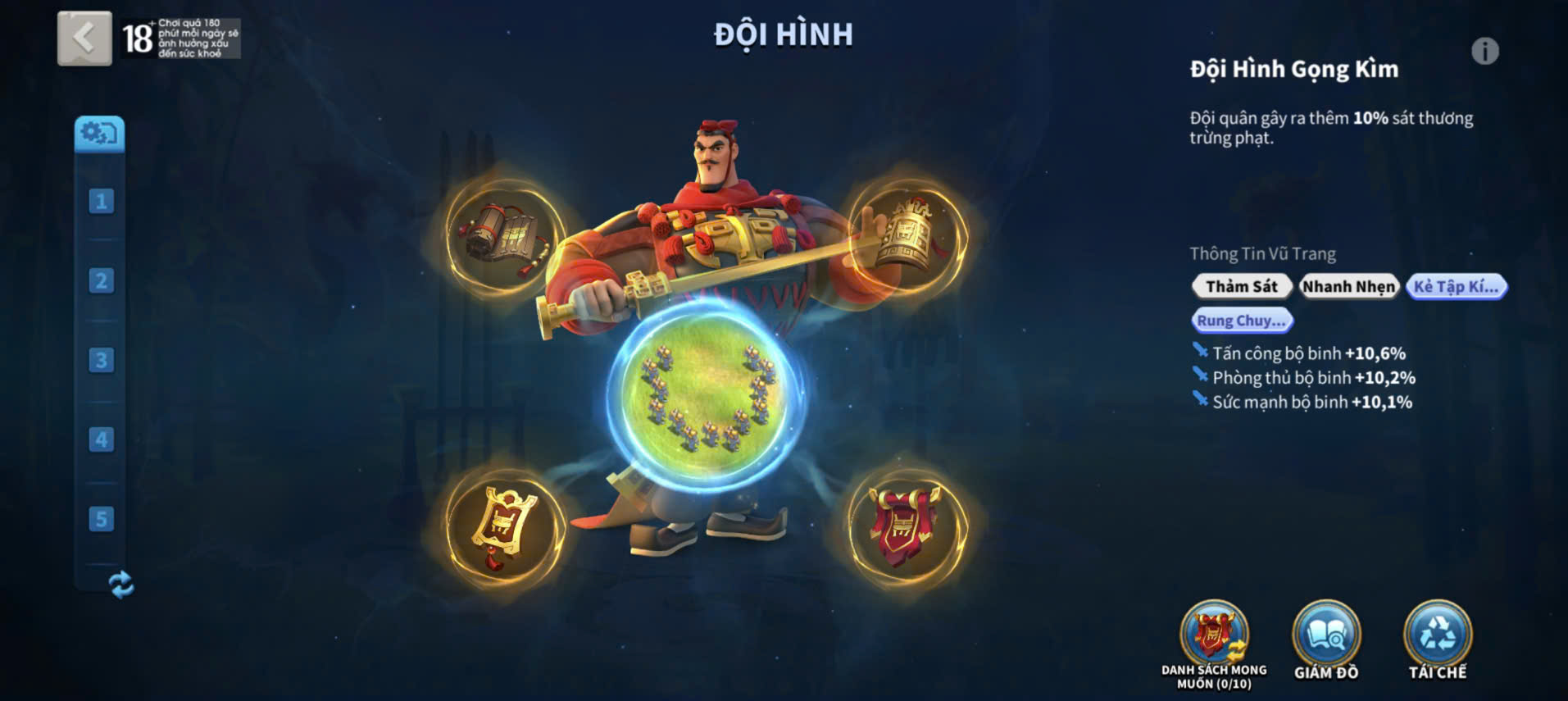Image resolution: width=1568 pixels, height=701 pixels.
Task: Open formation preset settings gear tab
Action: tap(100, 134)
